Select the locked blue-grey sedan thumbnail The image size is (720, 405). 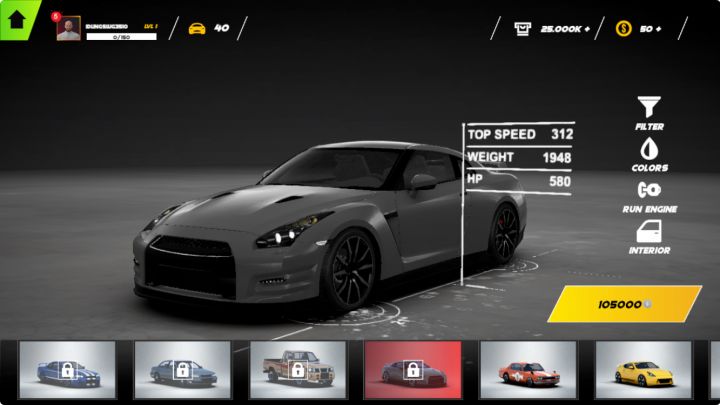[x=182, y=370]
